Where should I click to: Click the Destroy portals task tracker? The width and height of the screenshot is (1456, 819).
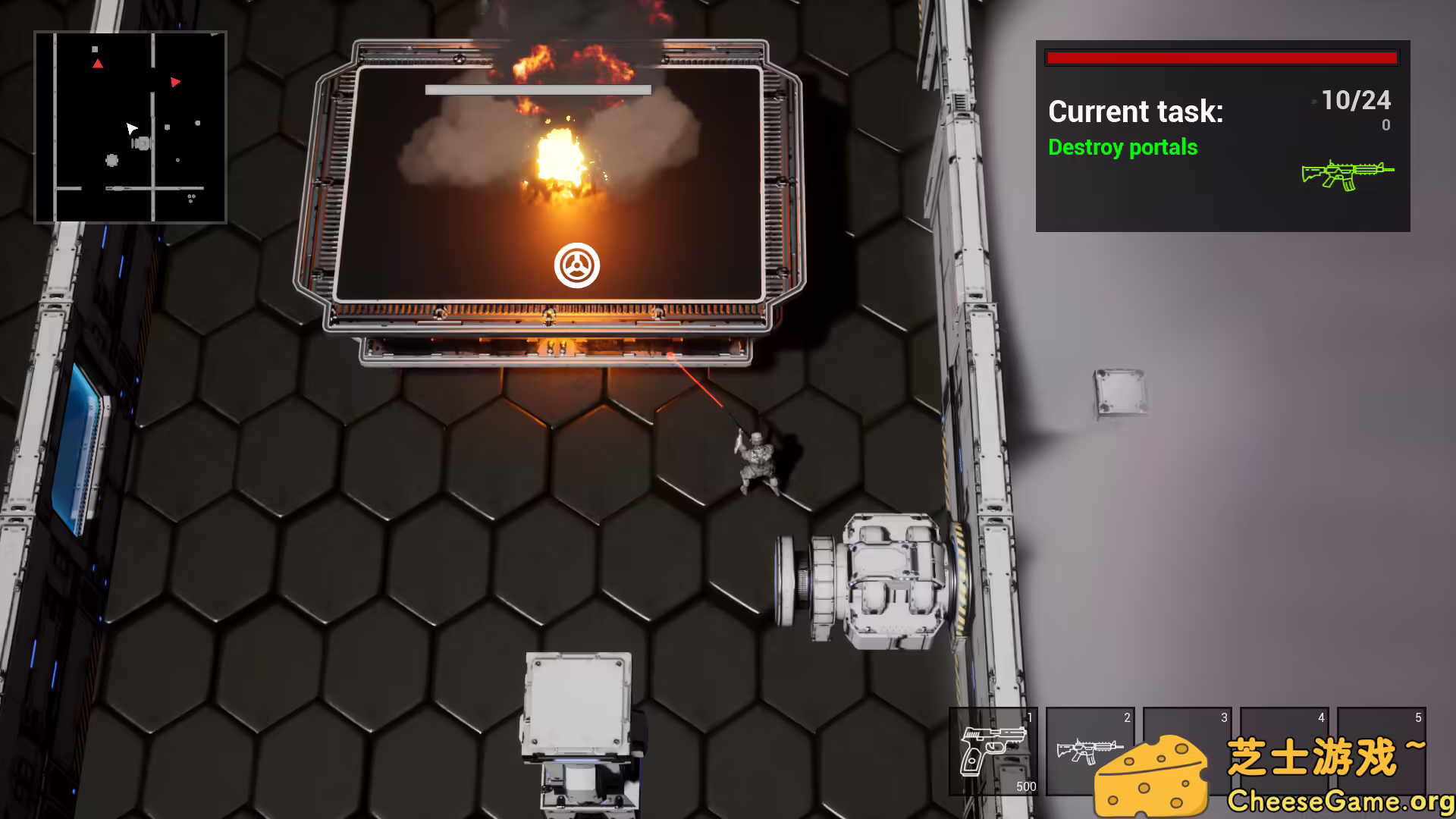pos(1122,147)
